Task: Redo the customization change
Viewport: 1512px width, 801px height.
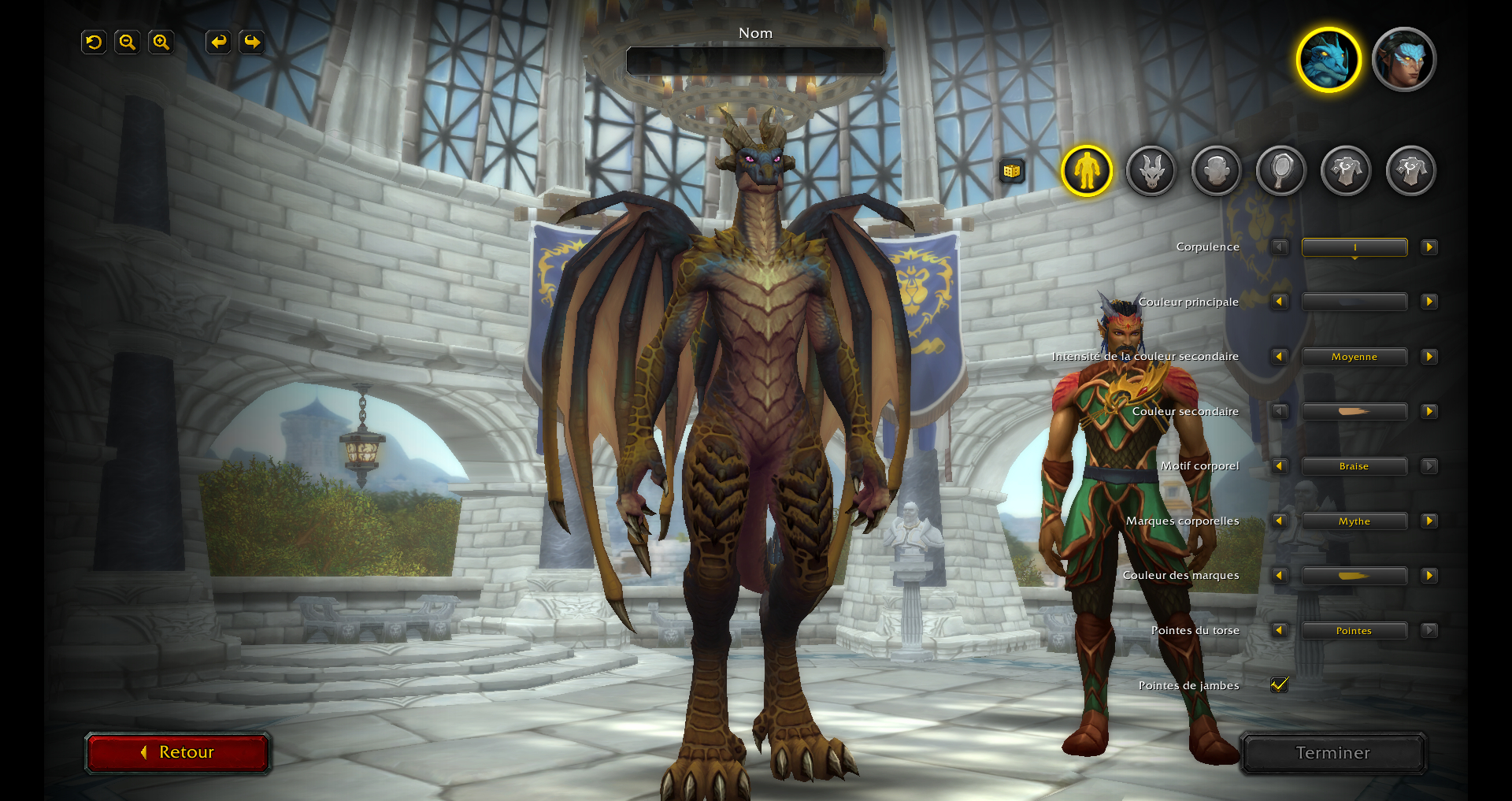Action: point(252,43)
